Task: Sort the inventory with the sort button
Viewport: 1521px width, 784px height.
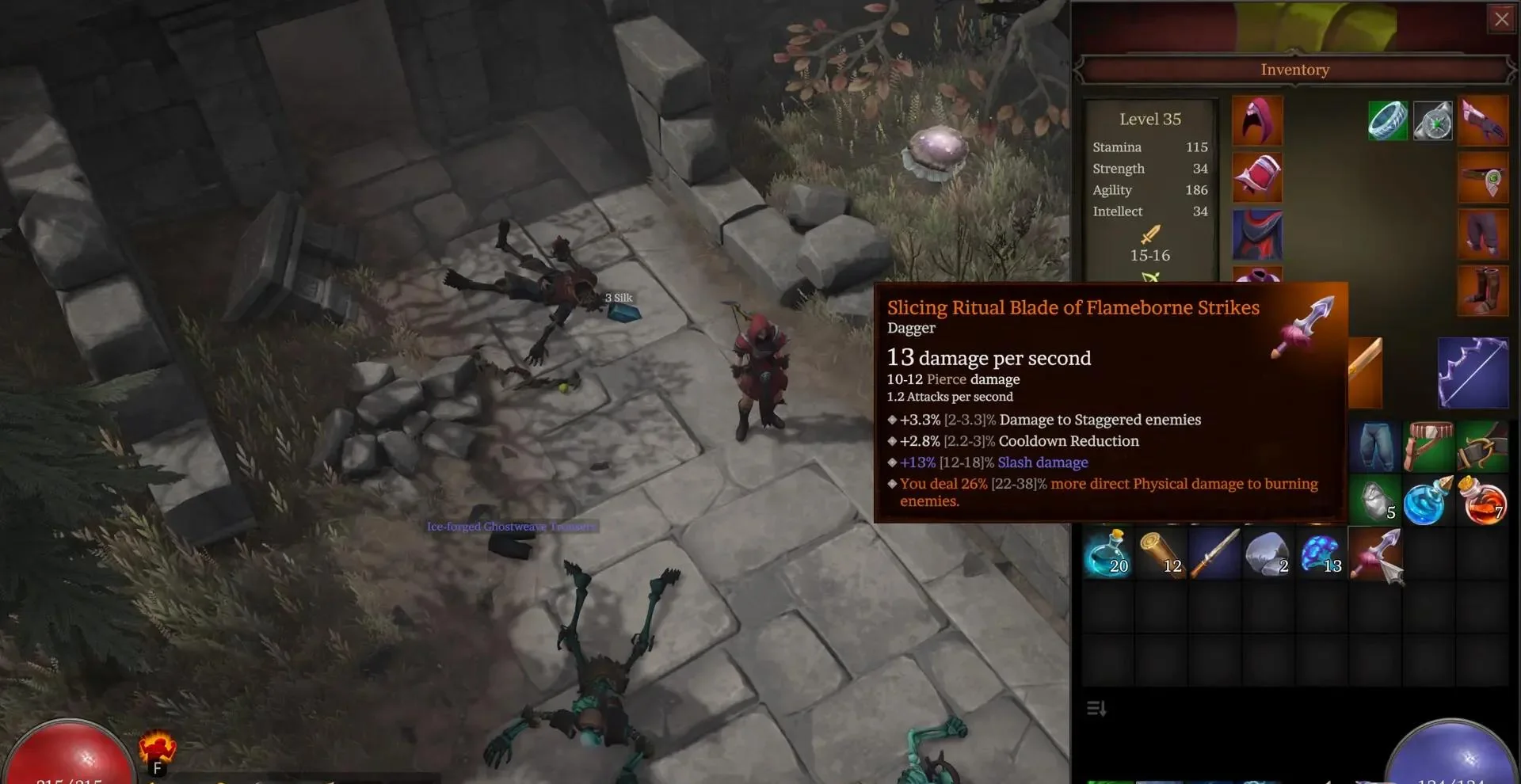Action: [x=1096, y=708]
